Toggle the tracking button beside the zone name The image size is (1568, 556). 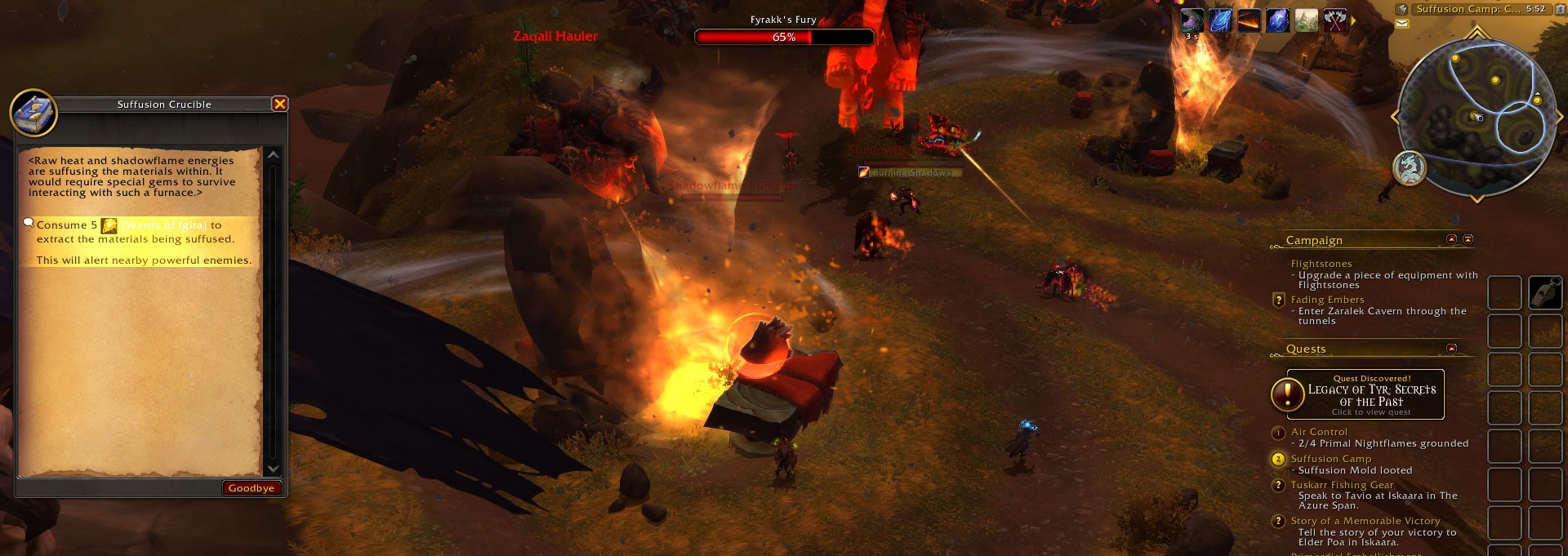click(x=1402, y=9)
